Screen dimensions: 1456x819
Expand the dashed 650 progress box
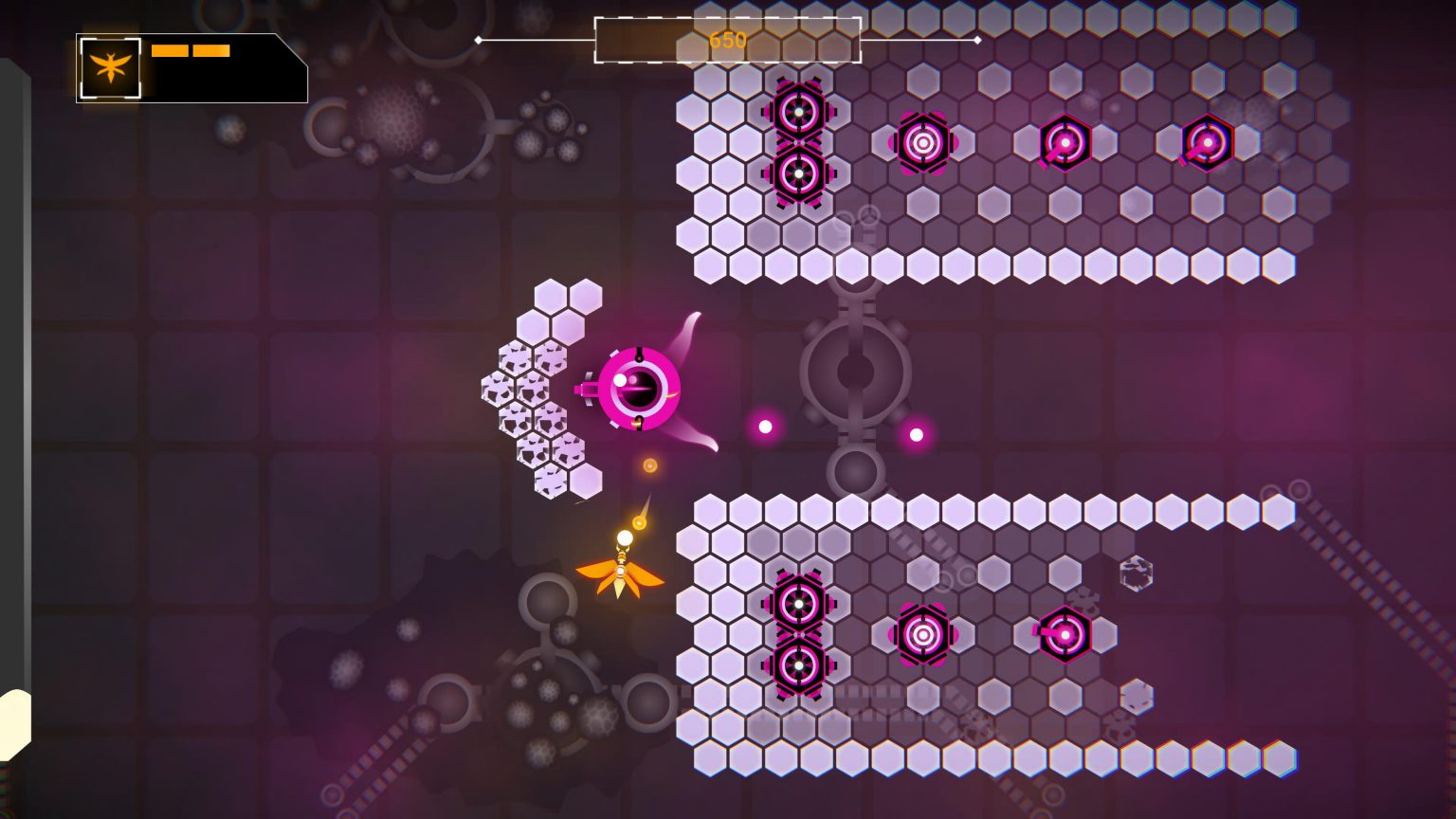pyautogui.click(x=725, y=41)
